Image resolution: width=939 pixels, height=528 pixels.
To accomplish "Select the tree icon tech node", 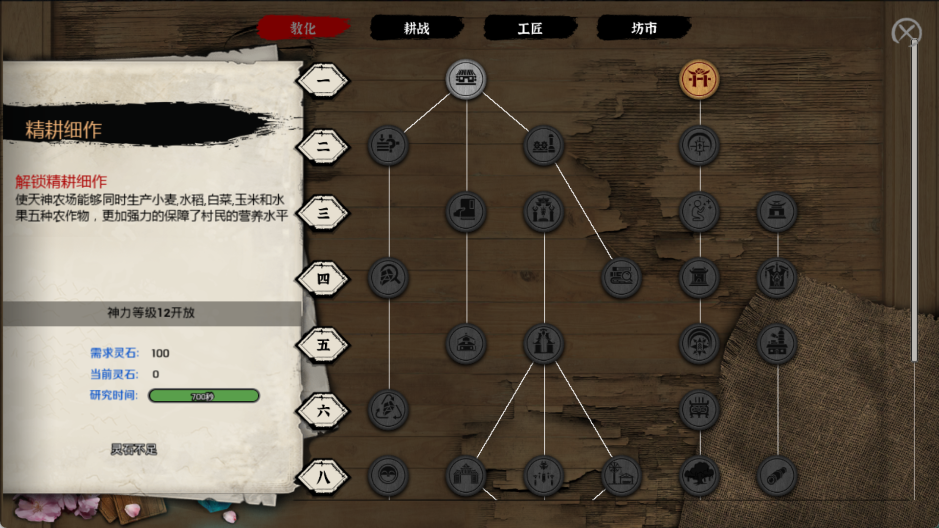I will [700, 476].
